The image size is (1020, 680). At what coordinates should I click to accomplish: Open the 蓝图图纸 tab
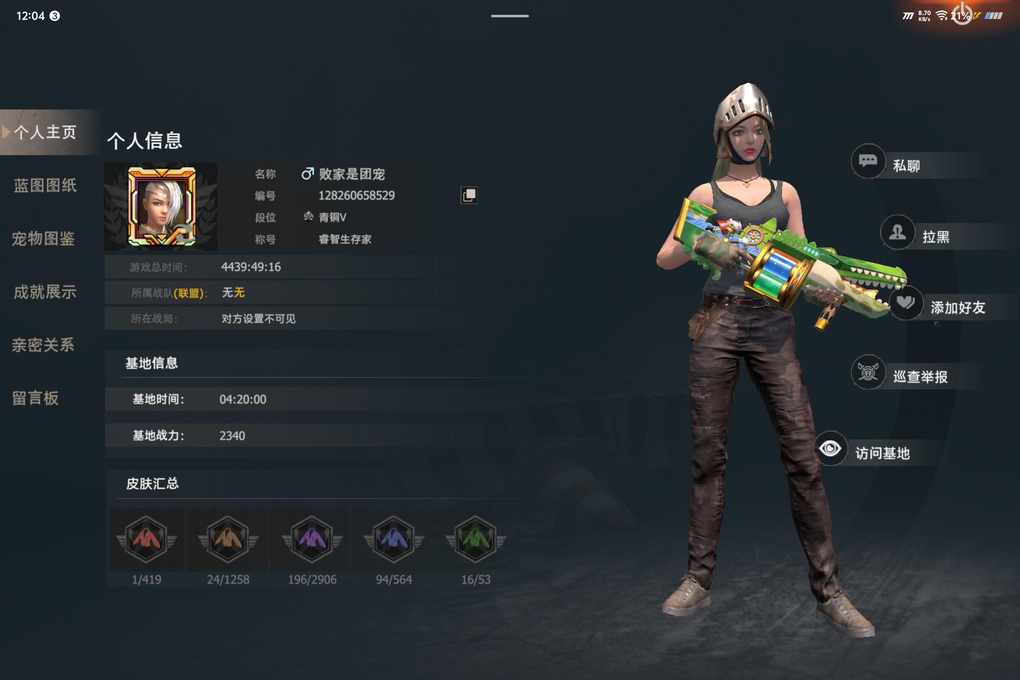[x=45, y=185]
